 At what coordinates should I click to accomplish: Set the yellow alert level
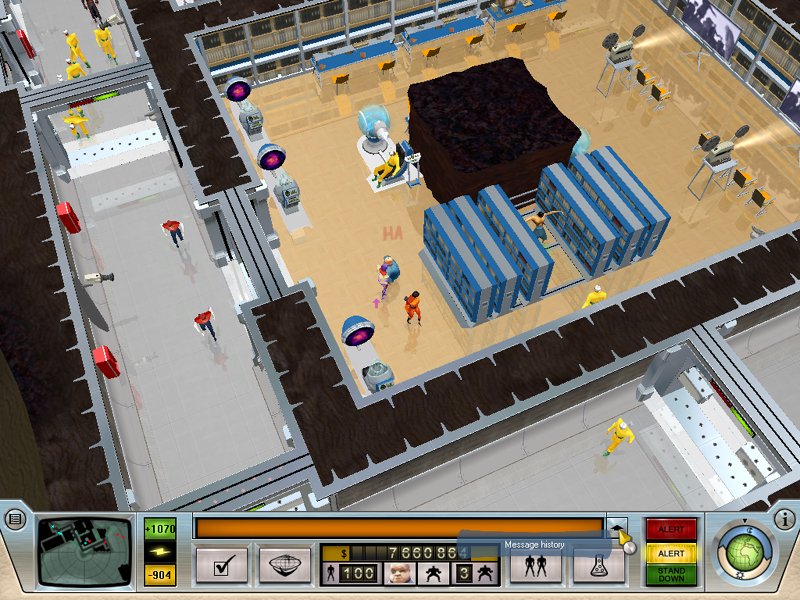tap(672, 553)
